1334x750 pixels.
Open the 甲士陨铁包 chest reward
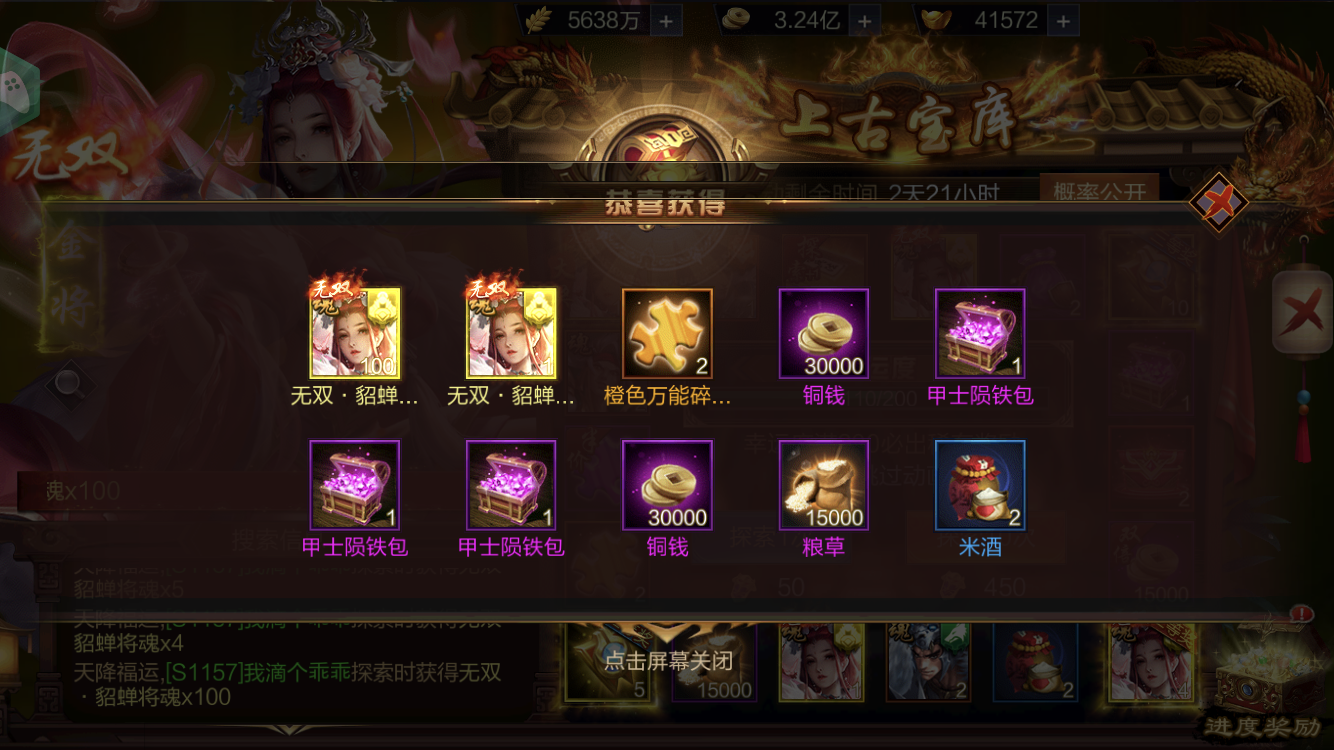(x=980, y=333)
